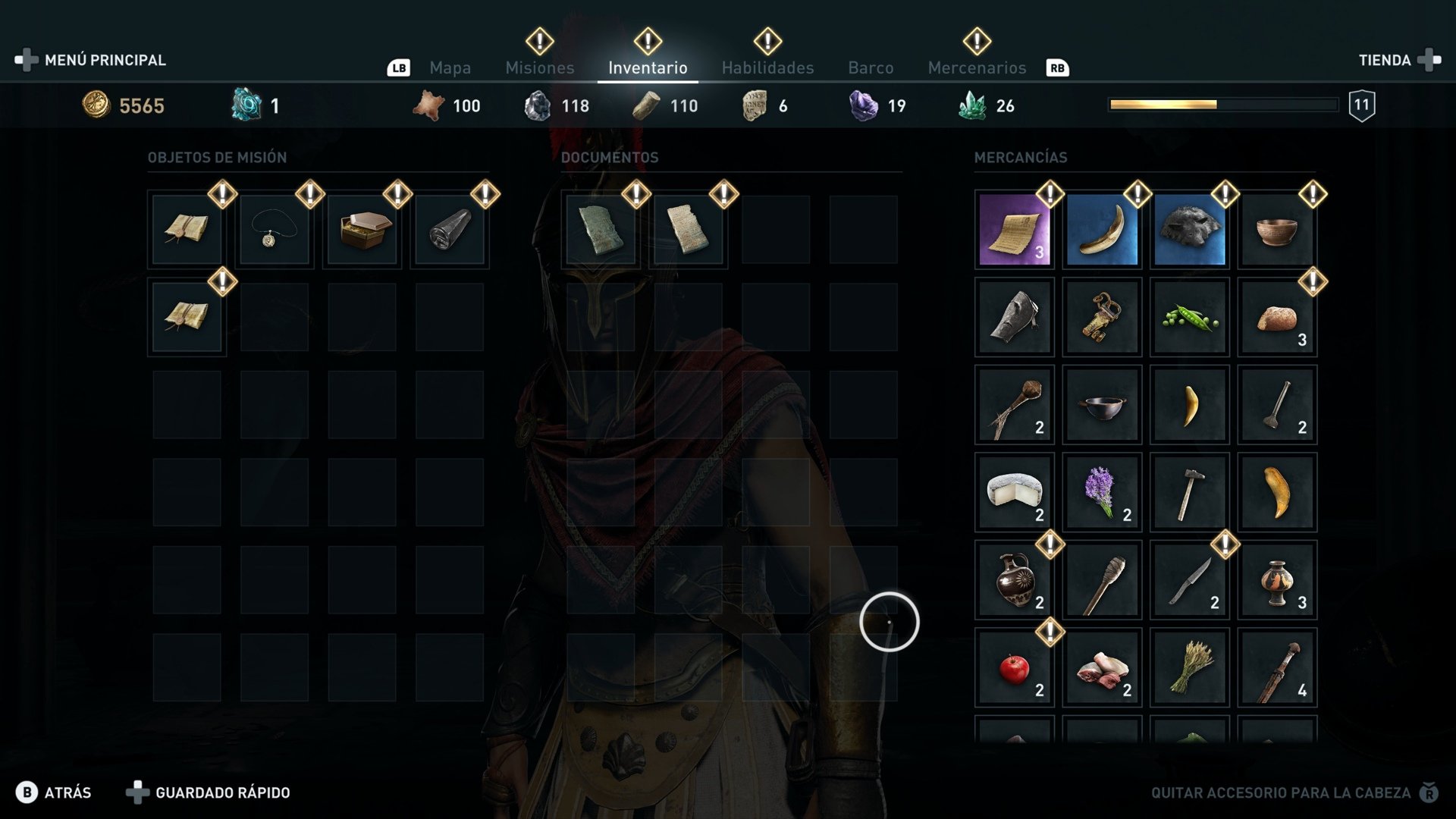Click the necklace quest item
The width and height of the screenshot is (1456, 819).
click(274, 230)
